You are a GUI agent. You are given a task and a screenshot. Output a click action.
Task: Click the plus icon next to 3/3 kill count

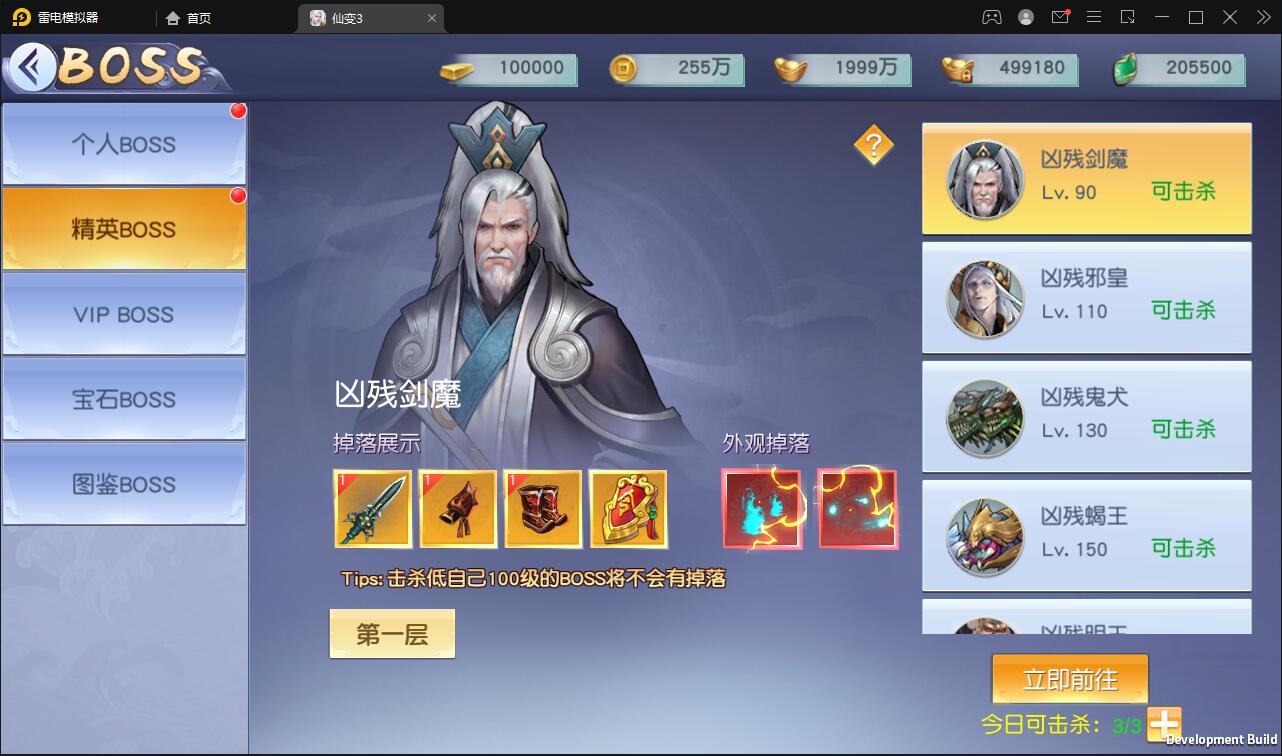coord(1163,723)
